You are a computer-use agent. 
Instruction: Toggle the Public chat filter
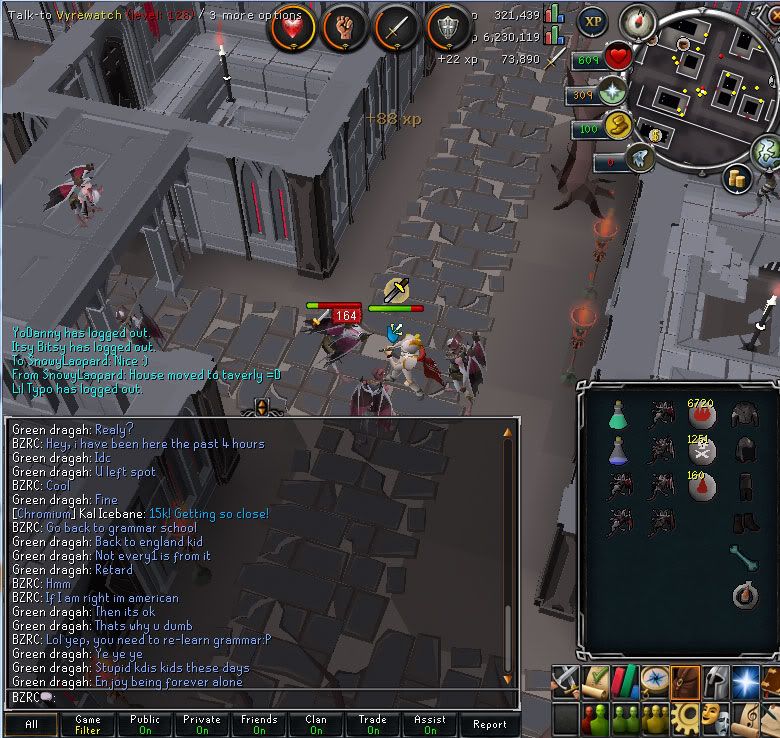coord(146,725)
